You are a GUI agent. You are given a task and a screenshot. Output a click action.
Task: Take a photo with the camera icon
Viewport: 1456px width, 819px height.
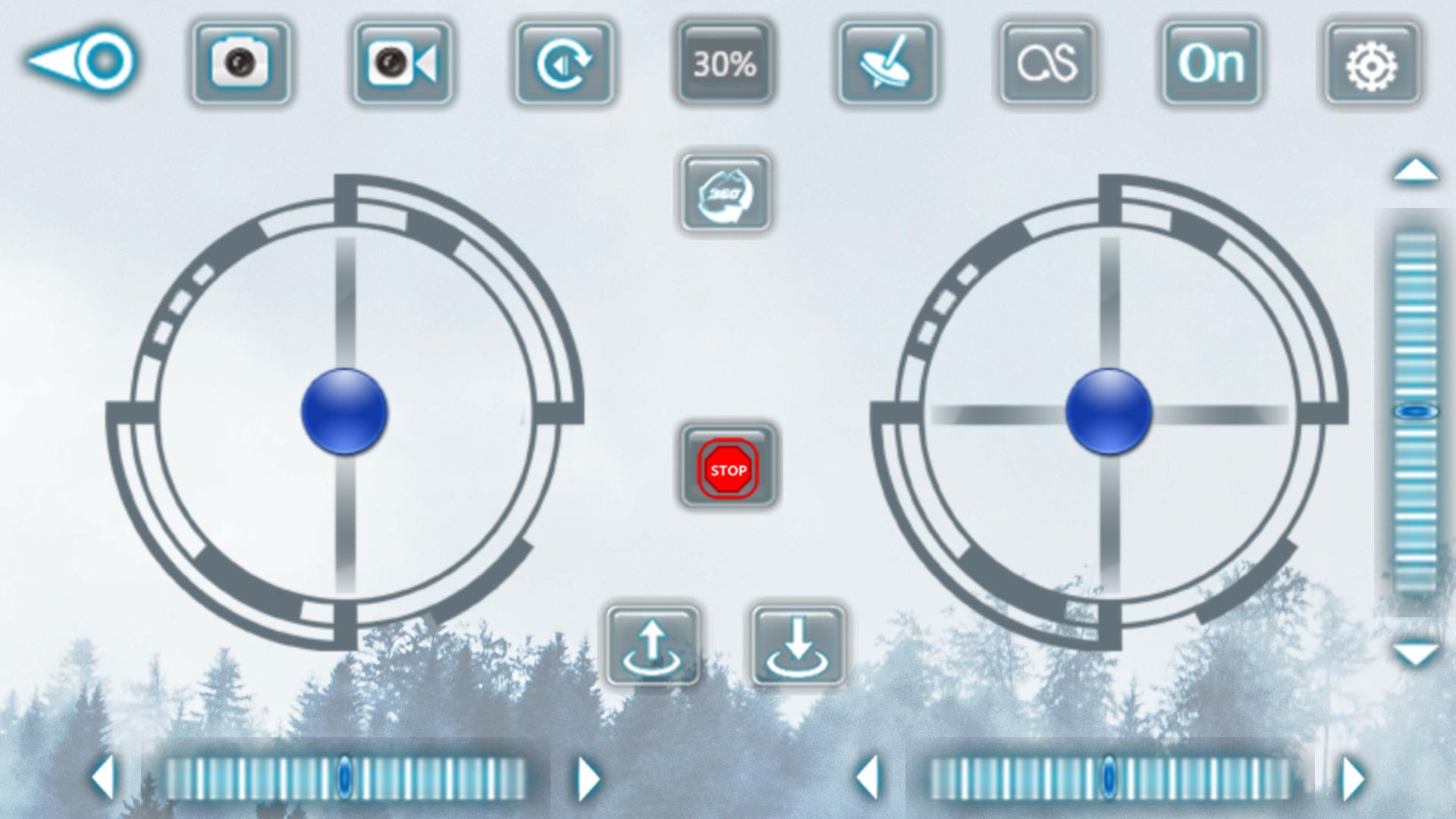pyautogui.click(x=240, y=64)
